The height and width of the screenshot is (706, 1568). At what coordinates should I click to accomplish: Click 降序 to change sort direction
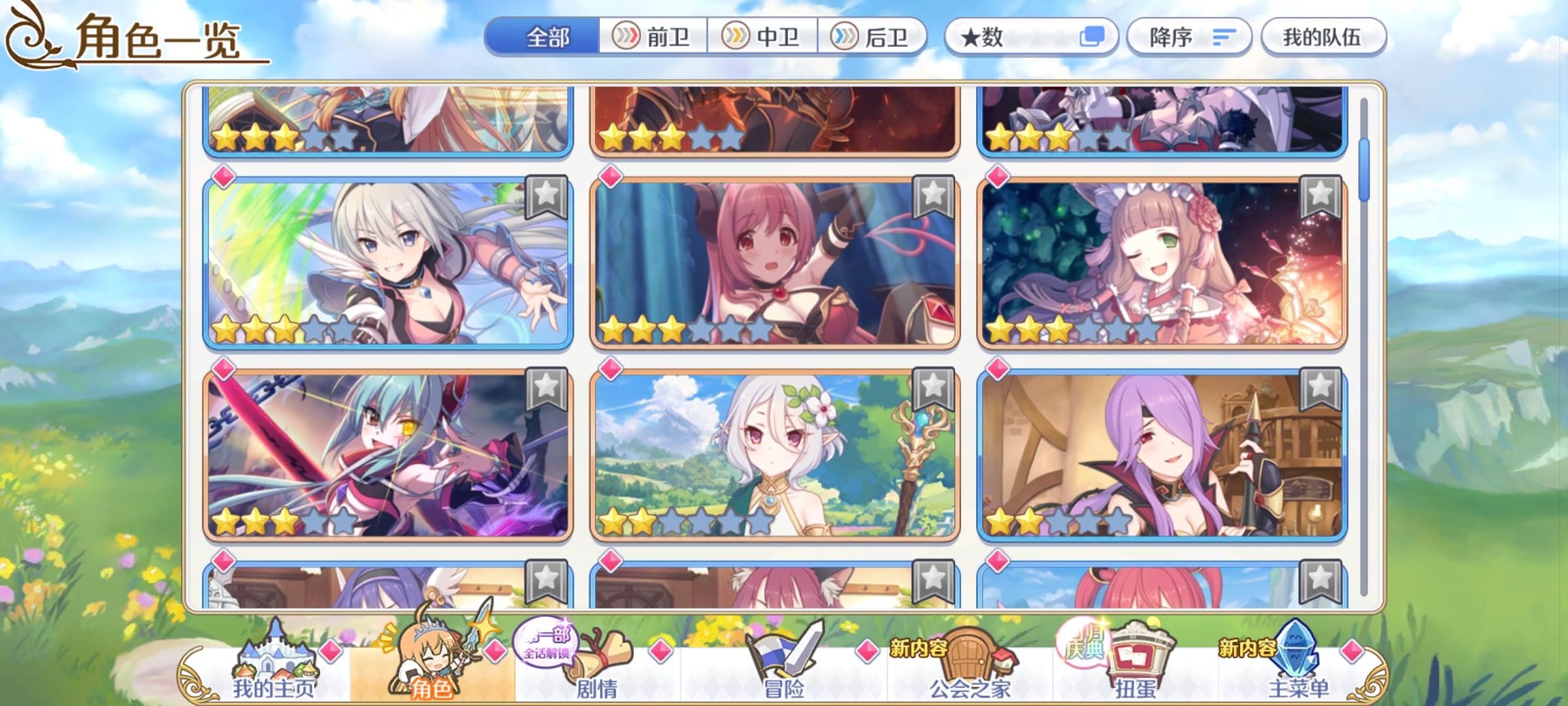click(x=1189, y=37)
